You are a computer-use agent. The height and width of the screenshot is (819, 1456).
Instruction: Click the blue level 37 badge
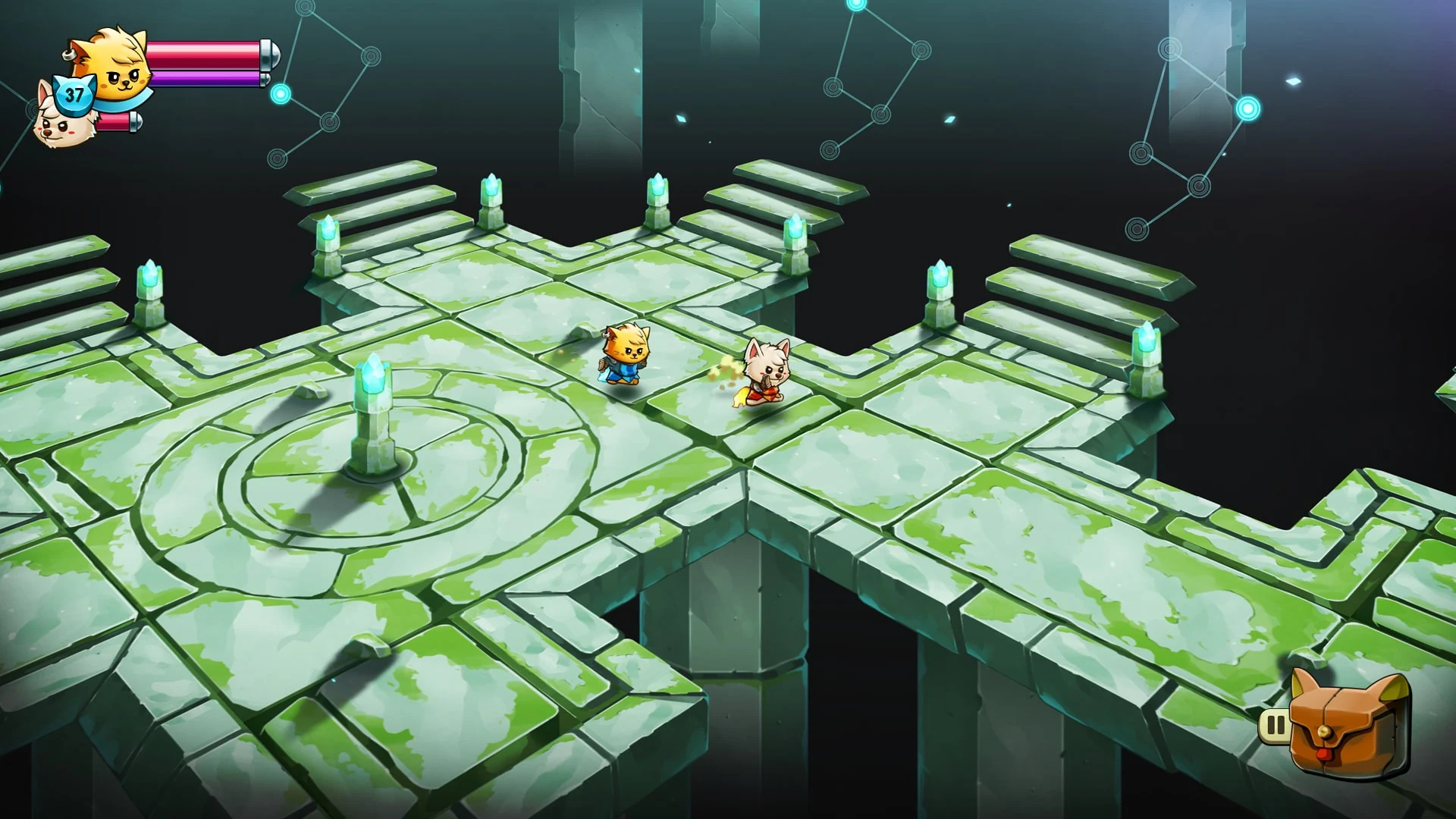pyautogui.click(x=74, y=95)
